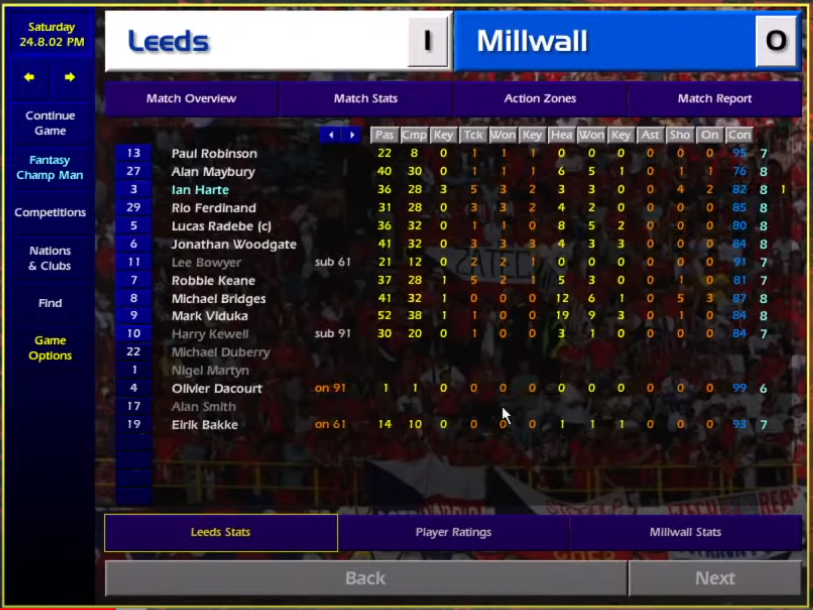Screen dimensions: 813x610
Task: Switch to Player Ratings
Action: (x=453, y=533)
